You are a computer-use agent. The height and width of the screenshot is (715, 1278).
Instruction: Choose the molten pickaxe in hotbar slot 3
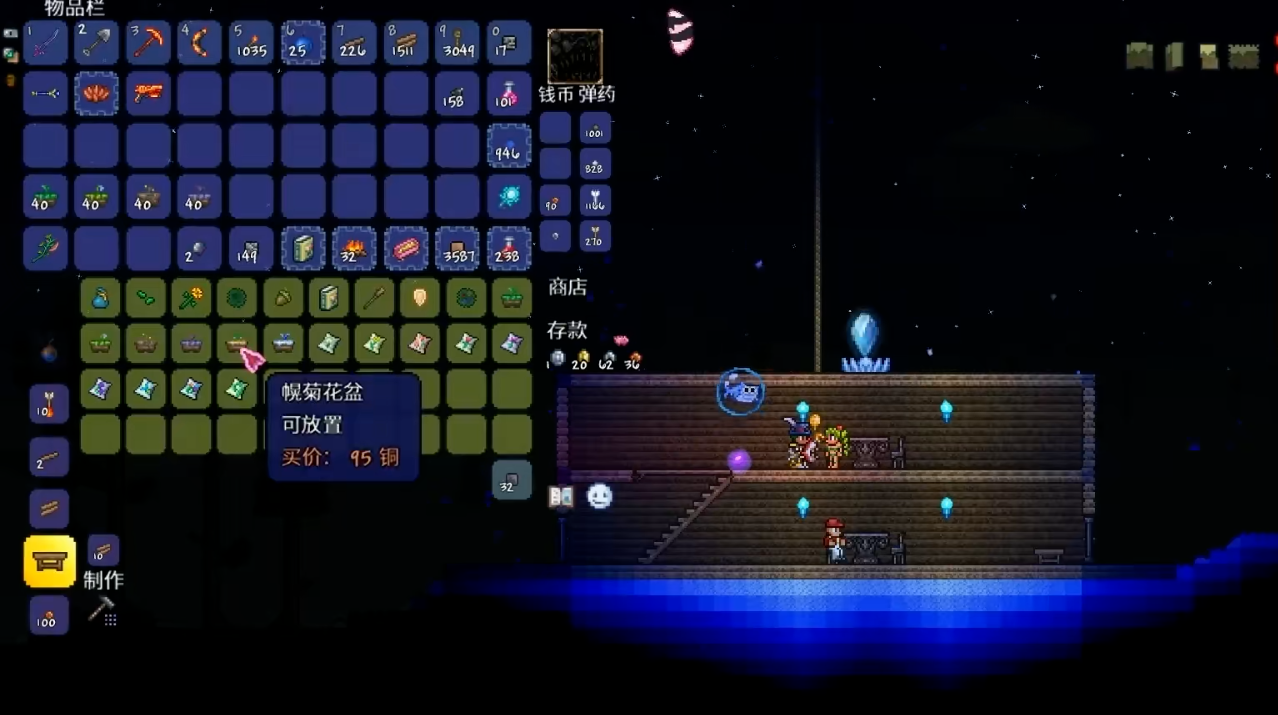pyautogui.click(x=148, y=43)
